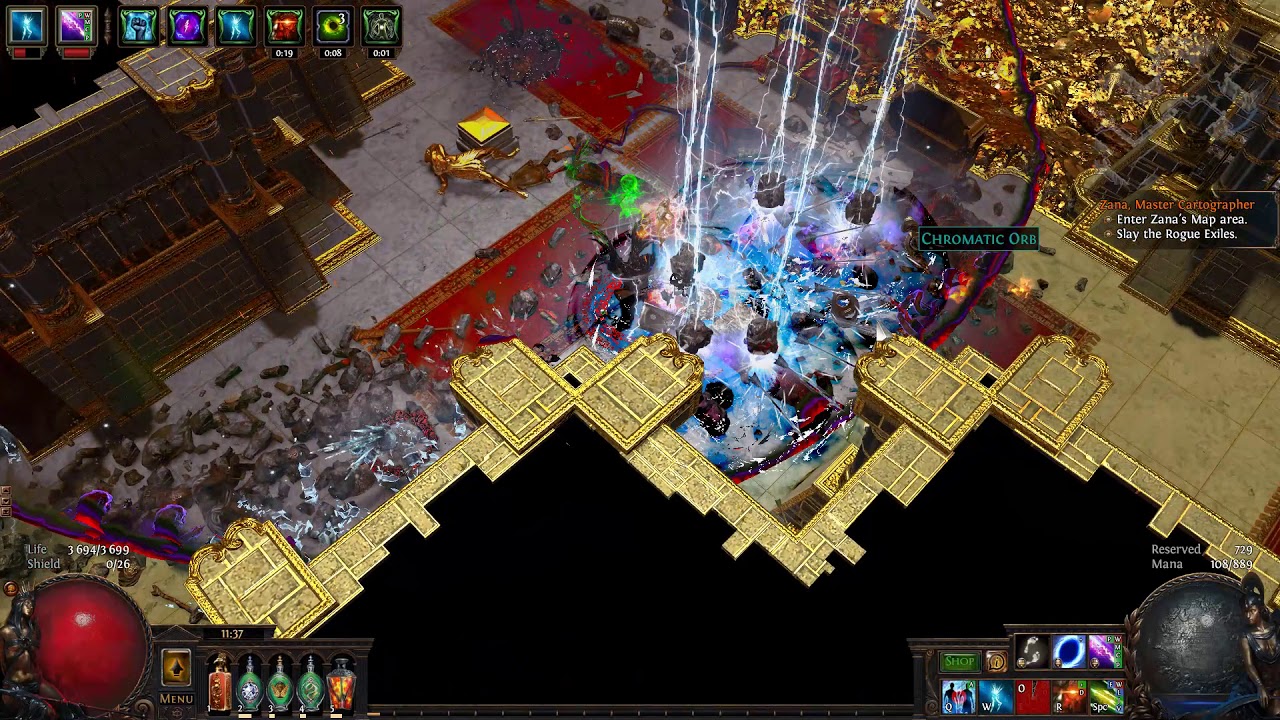Activate the Space-bound green streak skill

pyautogui.click(x=1105, y=696)
